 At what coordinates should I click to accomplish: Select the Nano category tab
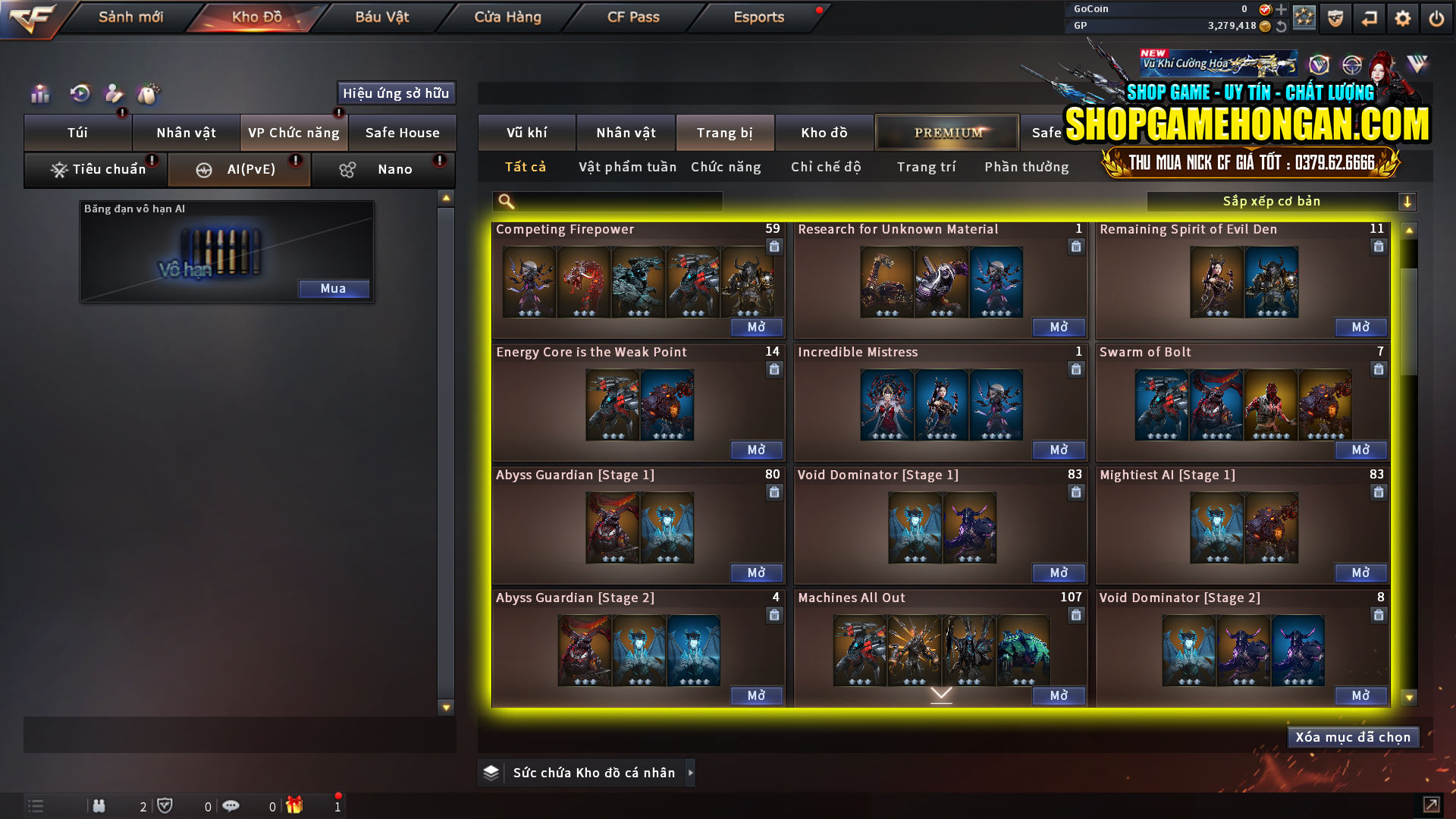[x=384, y=169]
